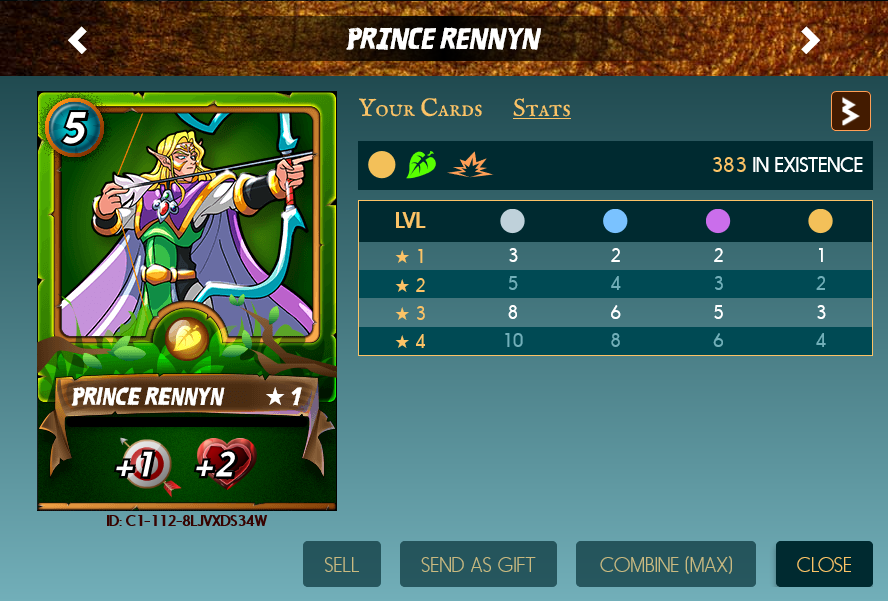Screen dimensions: 888x601
Task: Select the Prince Rennyn card image
Action: tap(187, 300)
